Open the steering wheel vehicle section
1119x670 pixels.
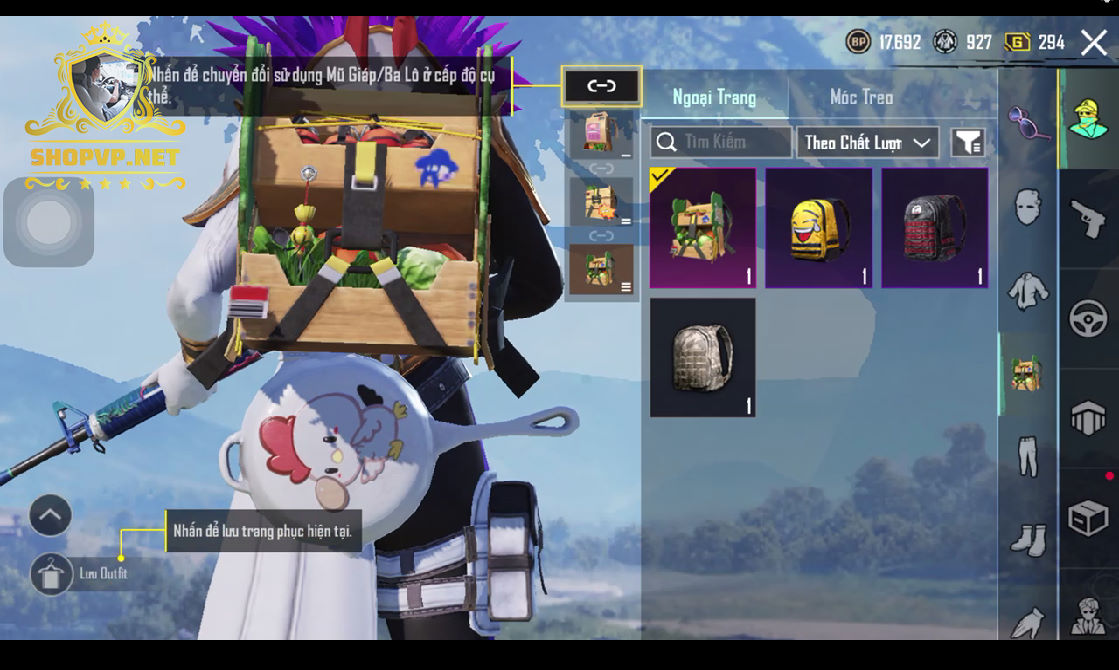click(1088, 319)
